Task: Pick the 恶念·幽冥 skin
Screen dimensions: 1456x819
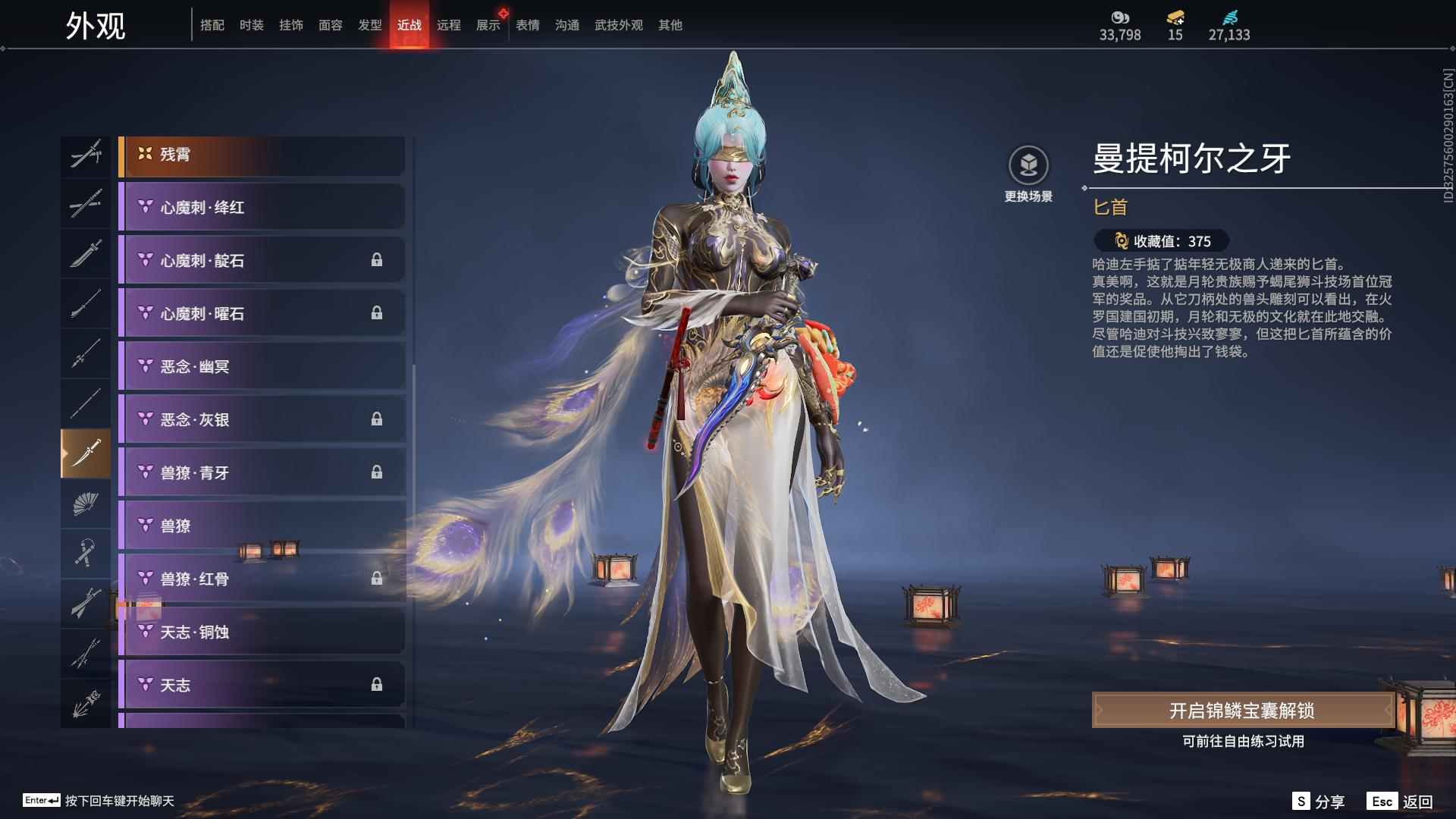Action: (262, 366)
